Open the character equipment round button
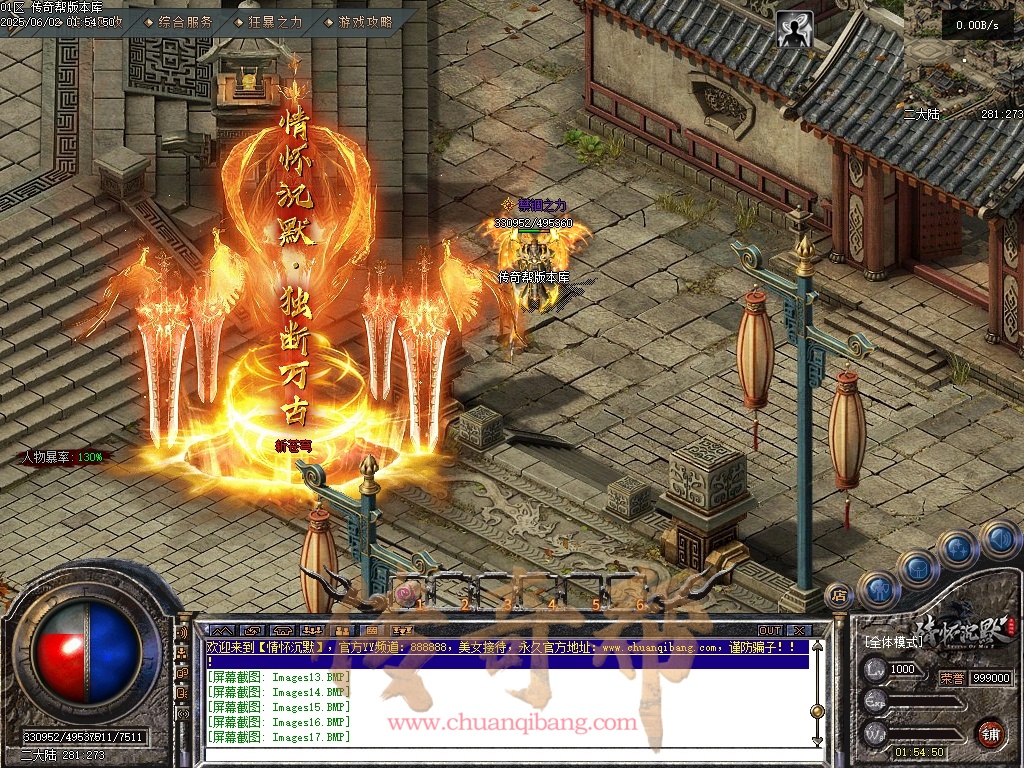The image size is (1024, 768). [x=878, y=588]
